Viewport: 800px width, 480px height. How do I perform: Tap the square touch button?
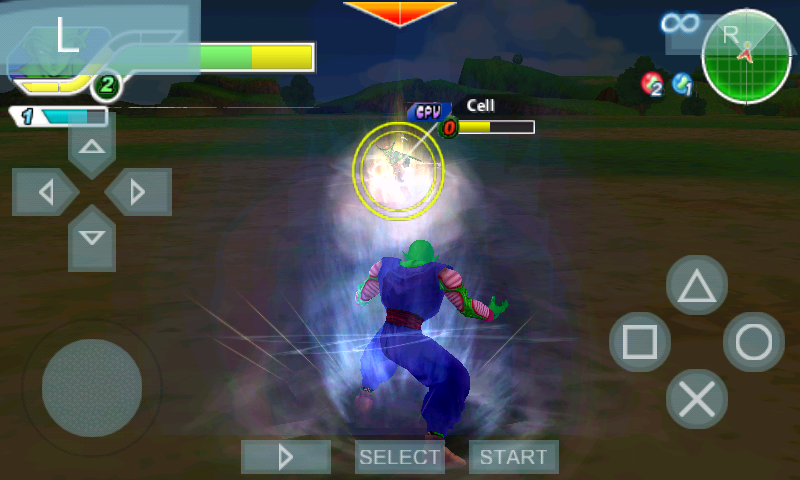640,343
